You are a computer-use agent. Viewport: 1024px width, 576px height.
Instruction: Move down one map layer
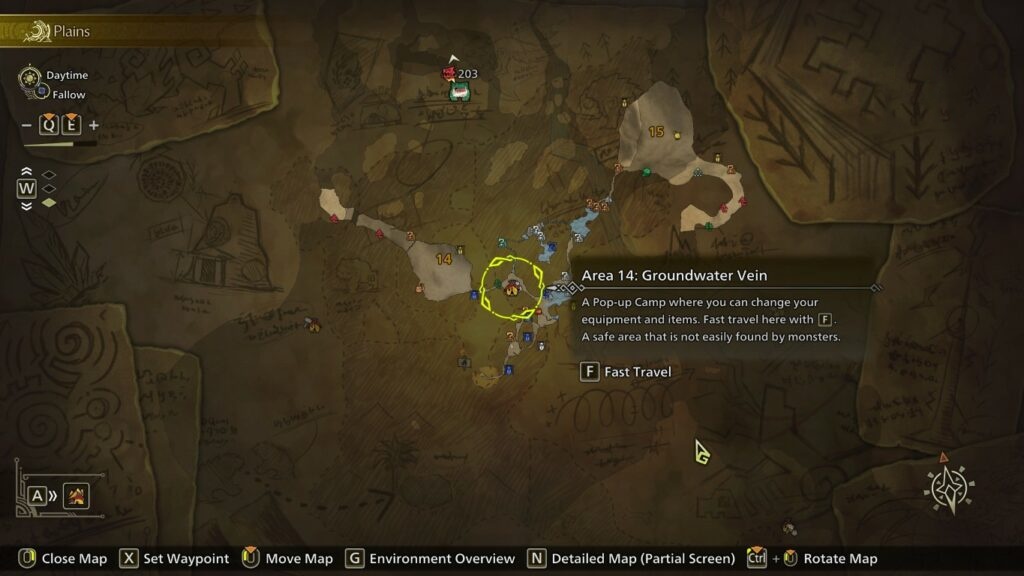pos(27,205)
